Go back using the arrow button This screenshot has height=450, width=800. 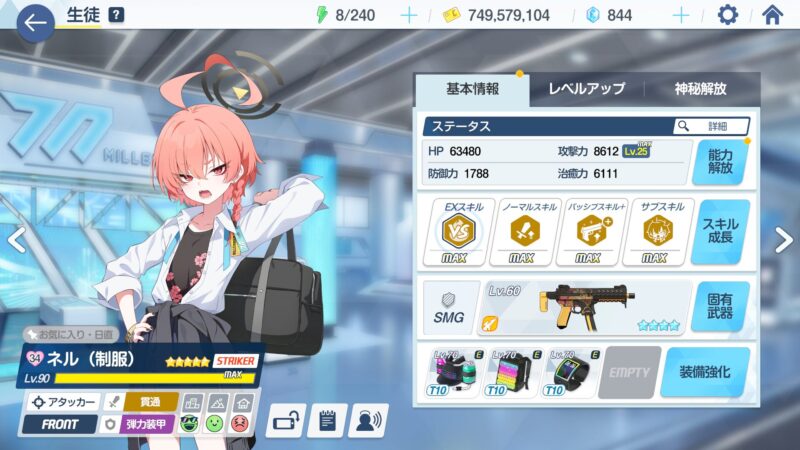(x=37, y=21)
